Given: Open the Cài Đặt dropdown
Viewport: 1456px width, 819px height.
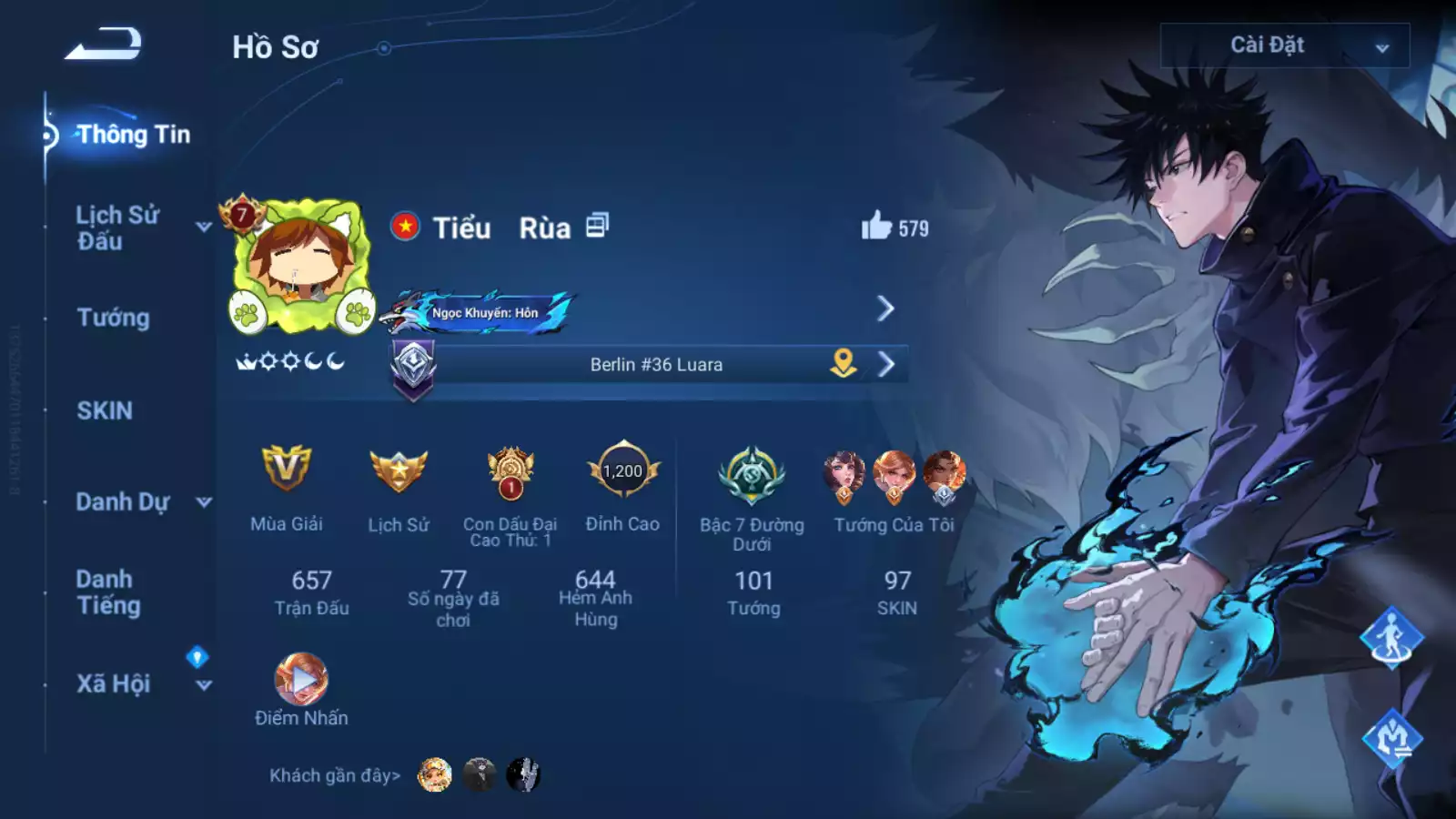Looking at the screenshot, I should (x=1284, y=45).
